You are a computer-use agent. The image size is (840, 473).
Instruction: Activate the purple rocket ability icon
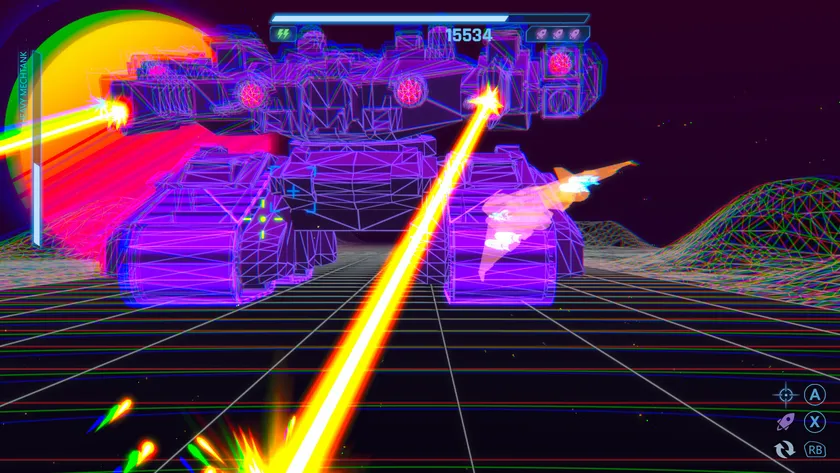[785, 422]
